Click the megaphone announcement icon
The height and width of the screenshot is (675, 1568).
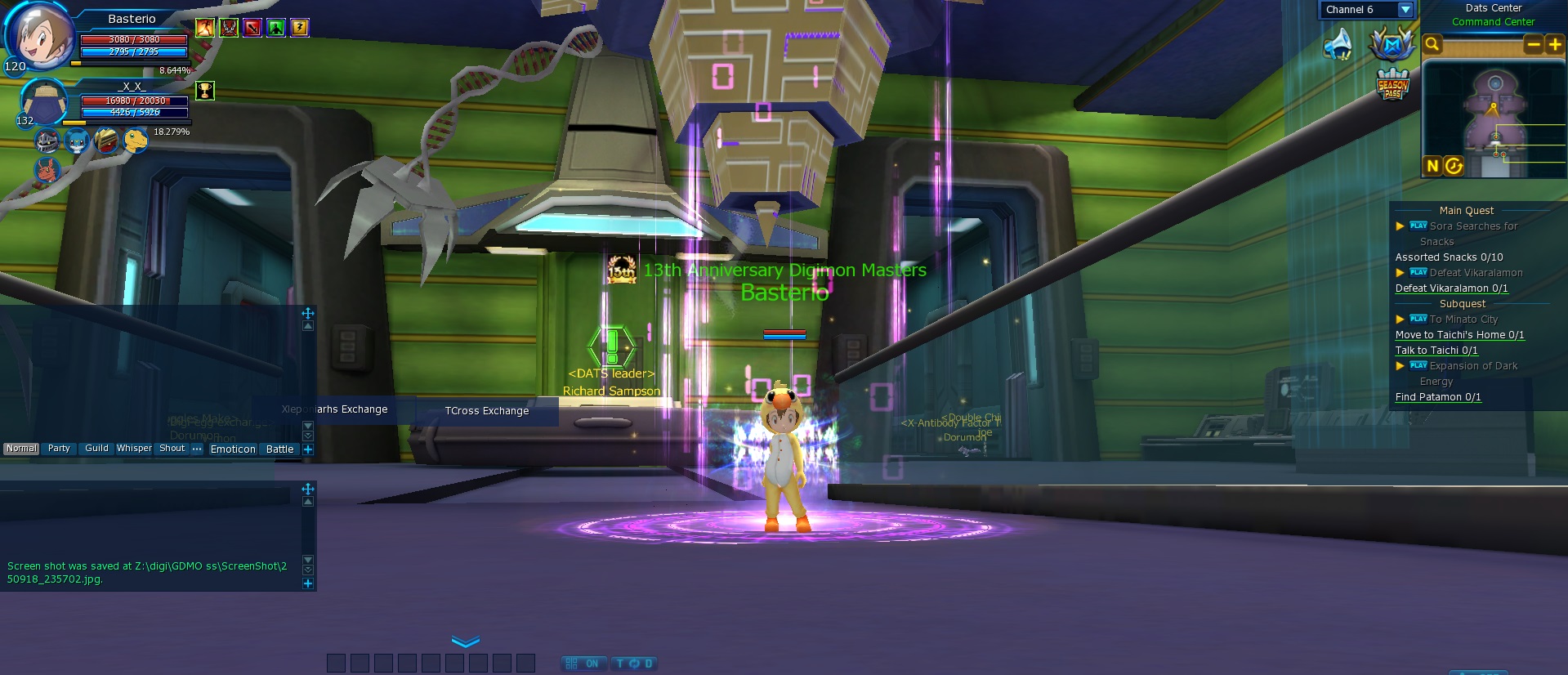[x=1338, y=45]
